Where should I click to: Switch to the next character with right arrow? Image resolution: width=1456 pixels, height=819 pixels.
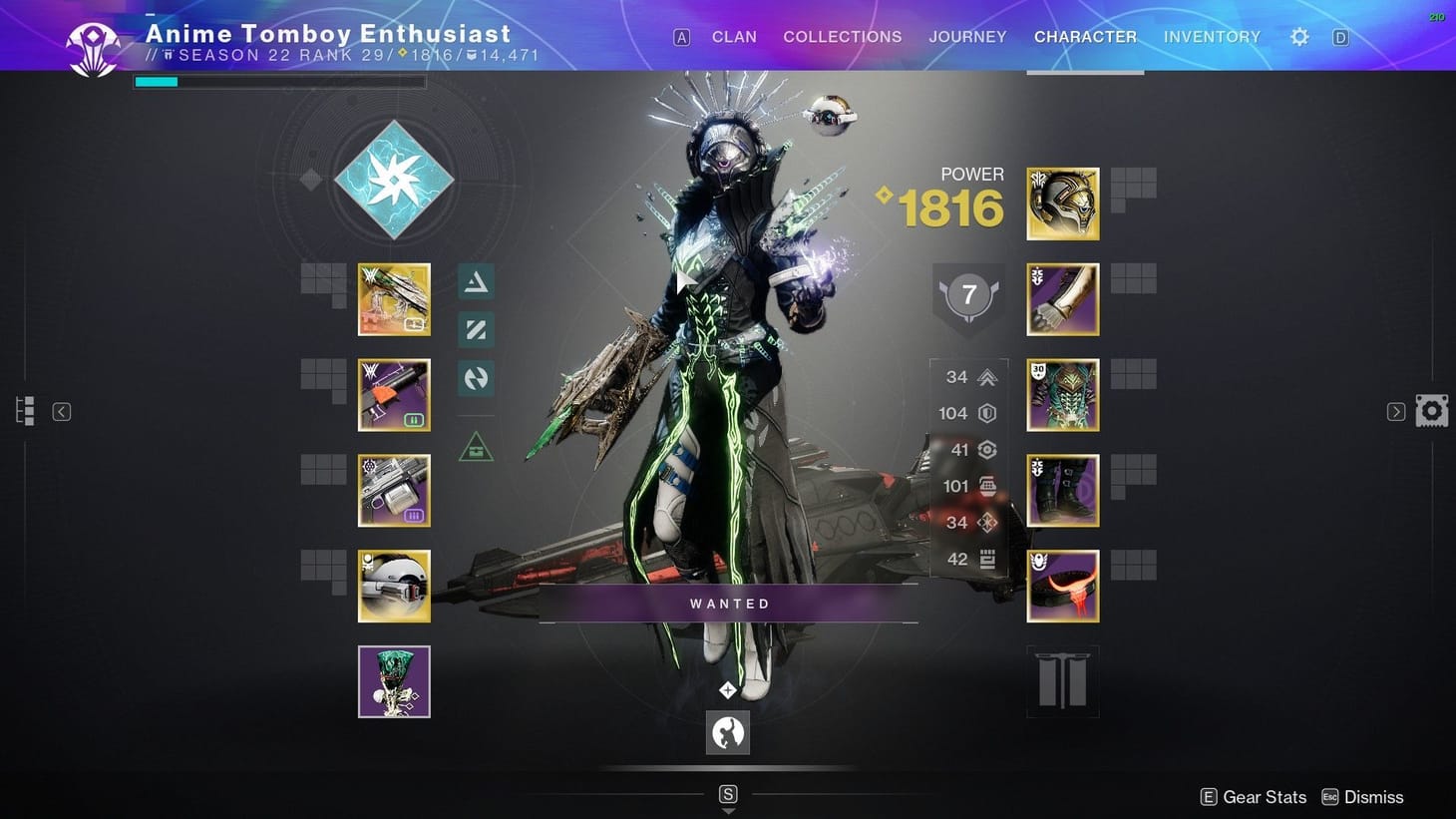[x=1396, y=411]
